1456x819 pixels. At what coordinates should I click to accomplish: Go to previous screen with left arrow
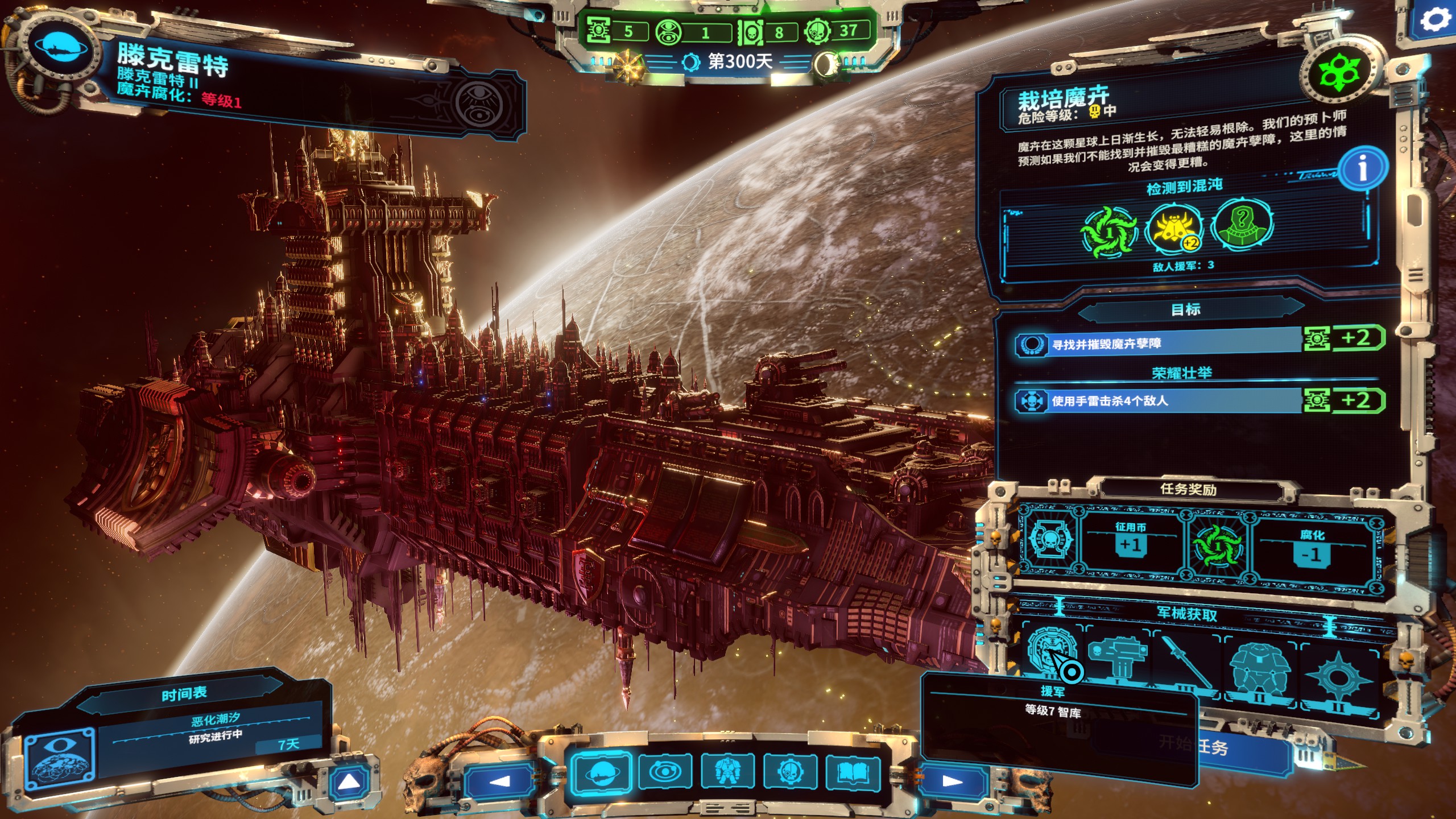point(500,781)
